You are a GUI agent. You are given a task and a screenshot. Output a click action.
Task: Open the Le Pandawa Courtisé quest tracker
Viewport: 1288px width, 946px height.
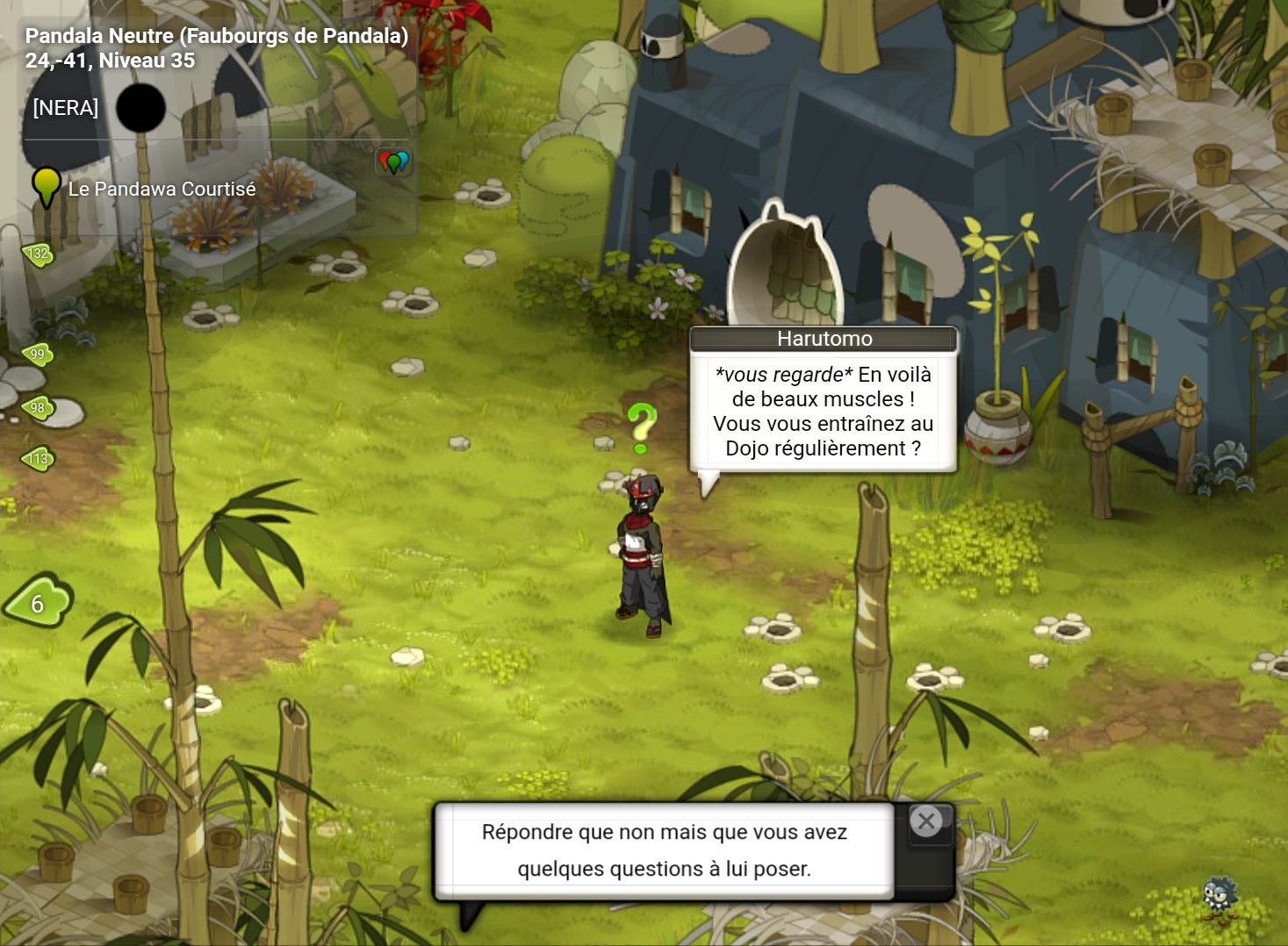click(162, 189)
